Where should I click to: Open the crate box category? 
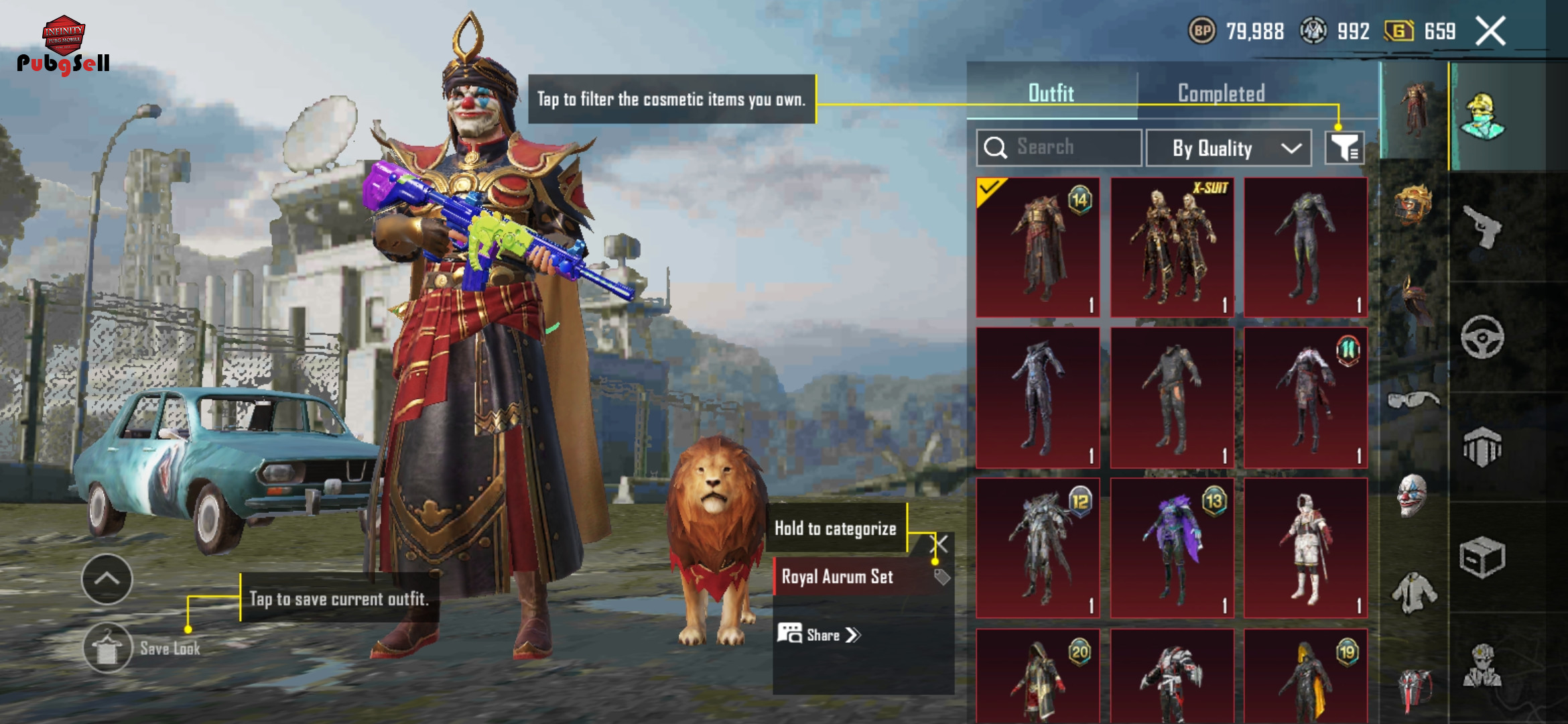tap(1482, 556)
